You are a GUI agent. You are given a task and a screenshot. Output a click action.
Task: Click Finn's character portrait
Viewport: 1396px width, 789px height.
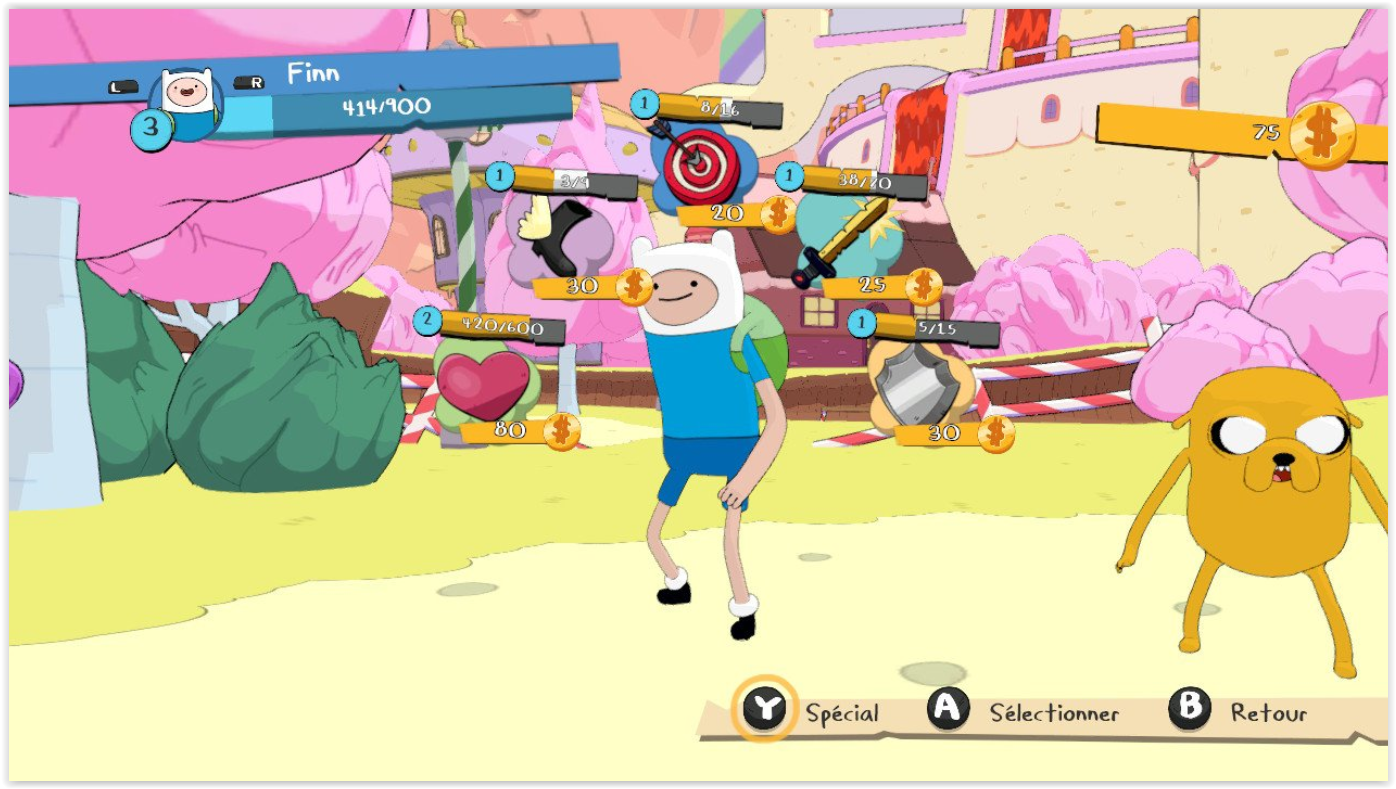pos(187,100)
